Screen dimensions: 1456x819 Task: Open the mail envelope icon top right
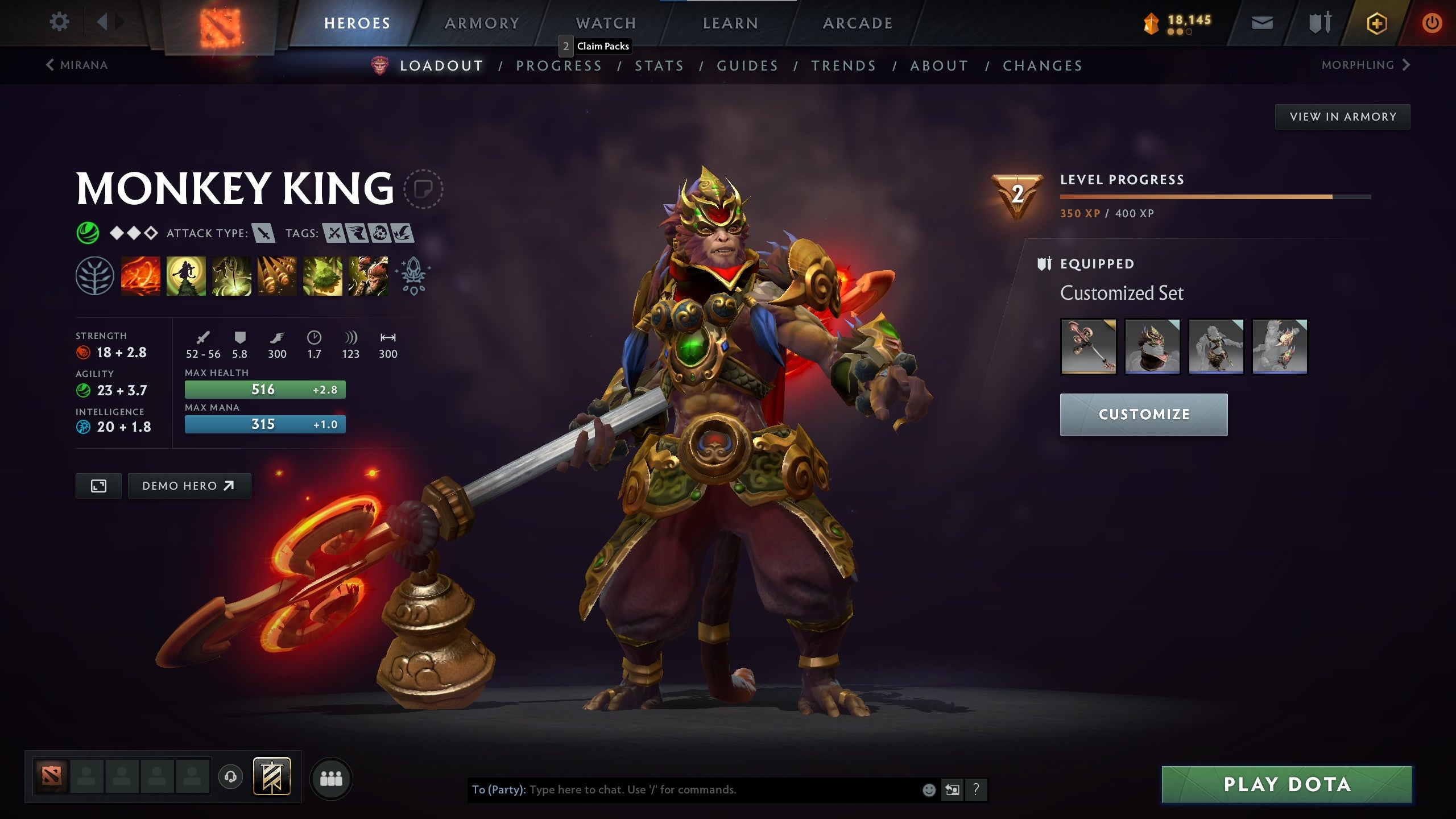pyautogui.click(x=1261, y=23)
